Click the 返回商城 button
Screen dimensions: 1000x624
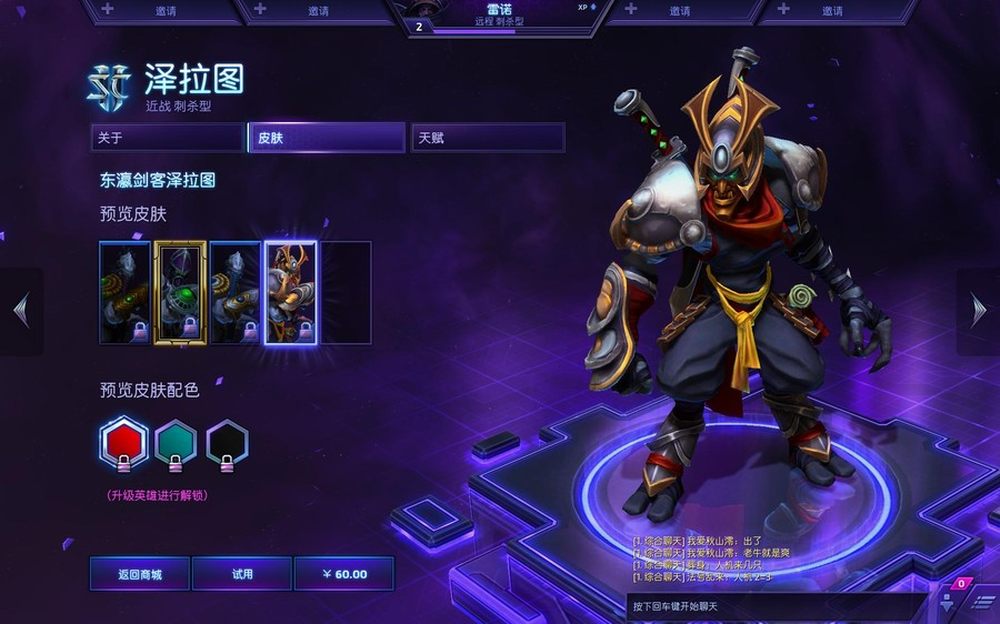(x=140, y=574)
